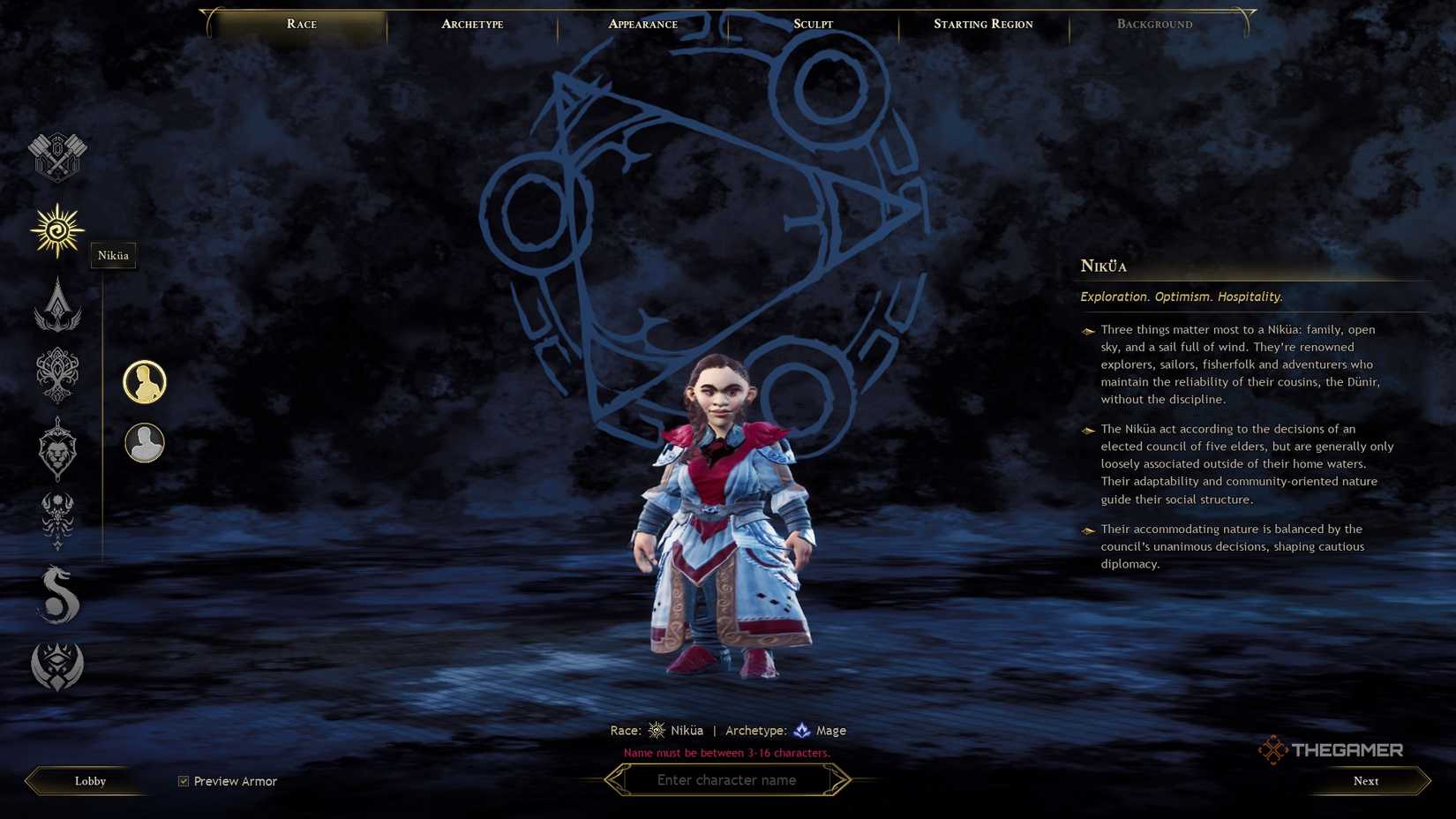Open the Archetype tab
The image size is (1456, 819).
(471, 24)
